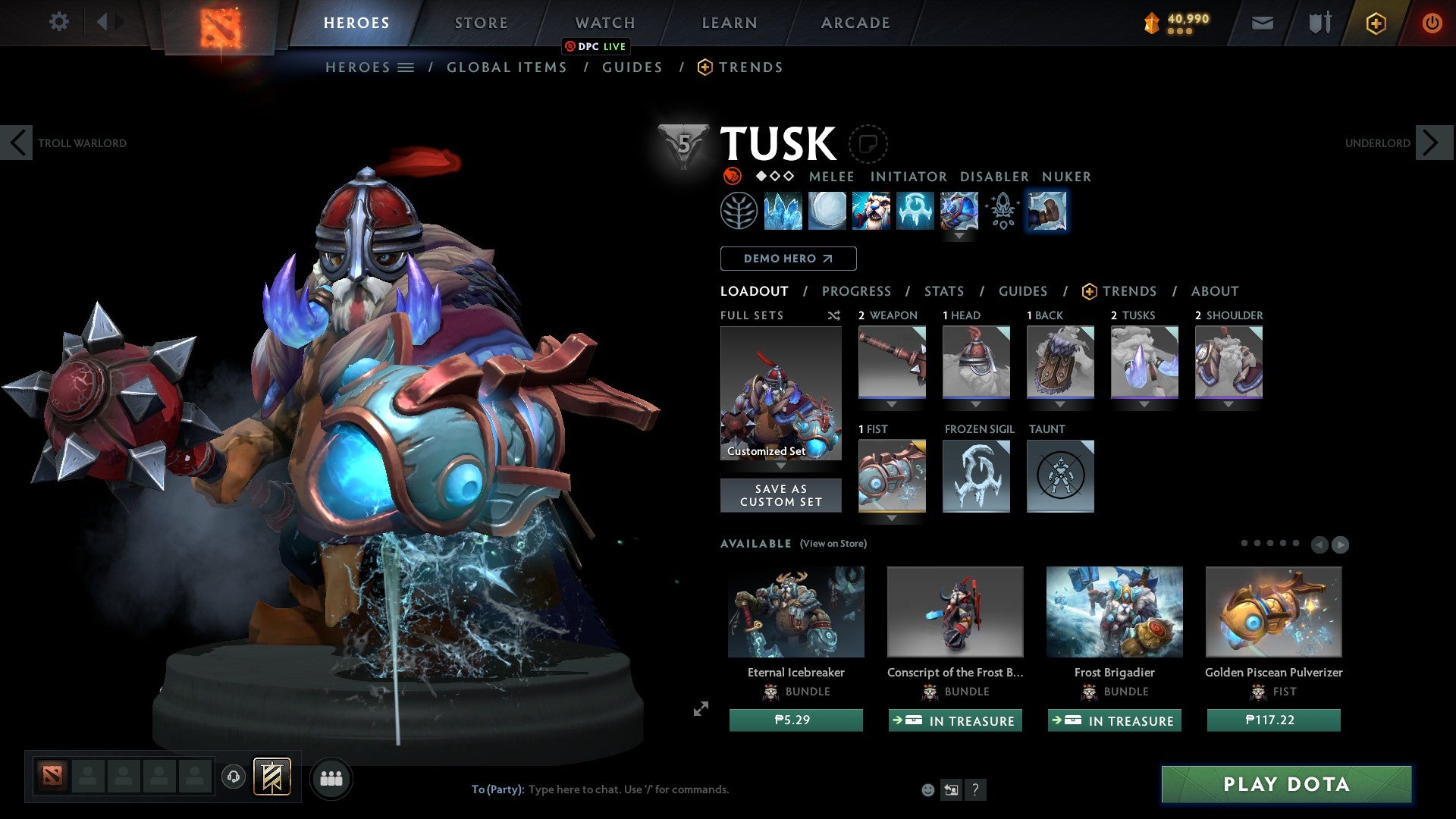Screen dimensions: 1456x819
Task: Toggle the loadout shuffle icon next to Full Sets
Action: (833, 315)
